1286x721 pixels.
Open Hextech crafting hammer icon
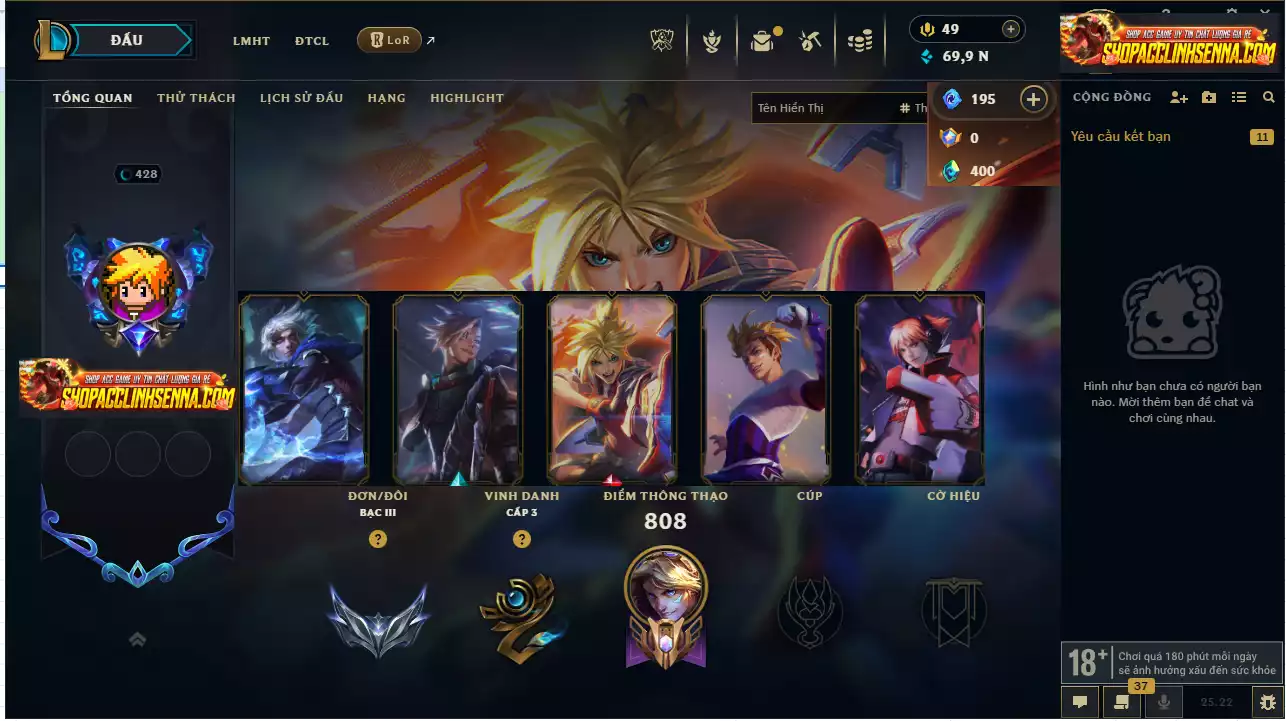click(811, 40)
